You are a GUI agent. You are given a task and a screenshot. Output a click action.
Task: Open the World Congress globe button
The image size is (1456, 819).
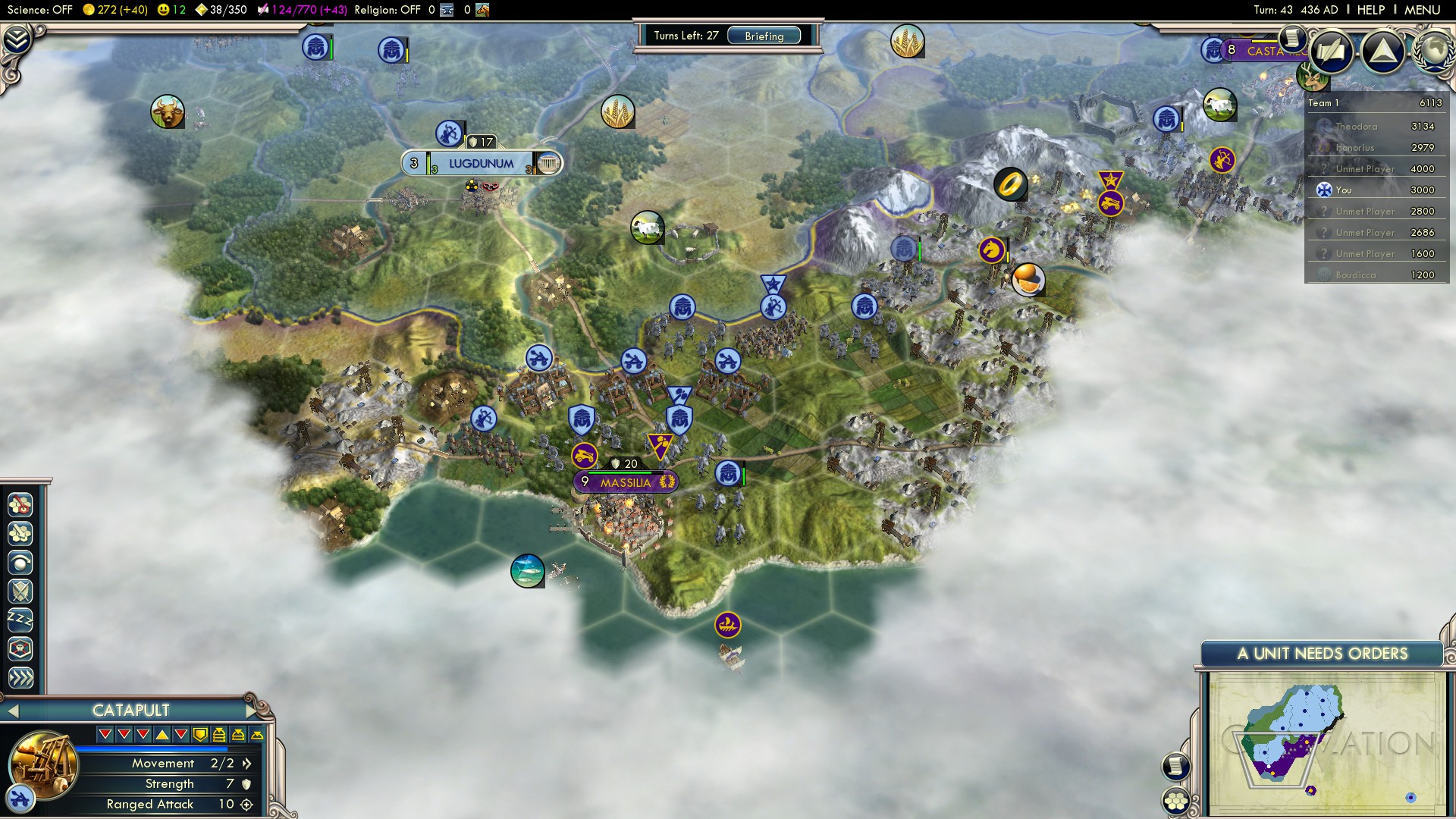coord(1433,51)
